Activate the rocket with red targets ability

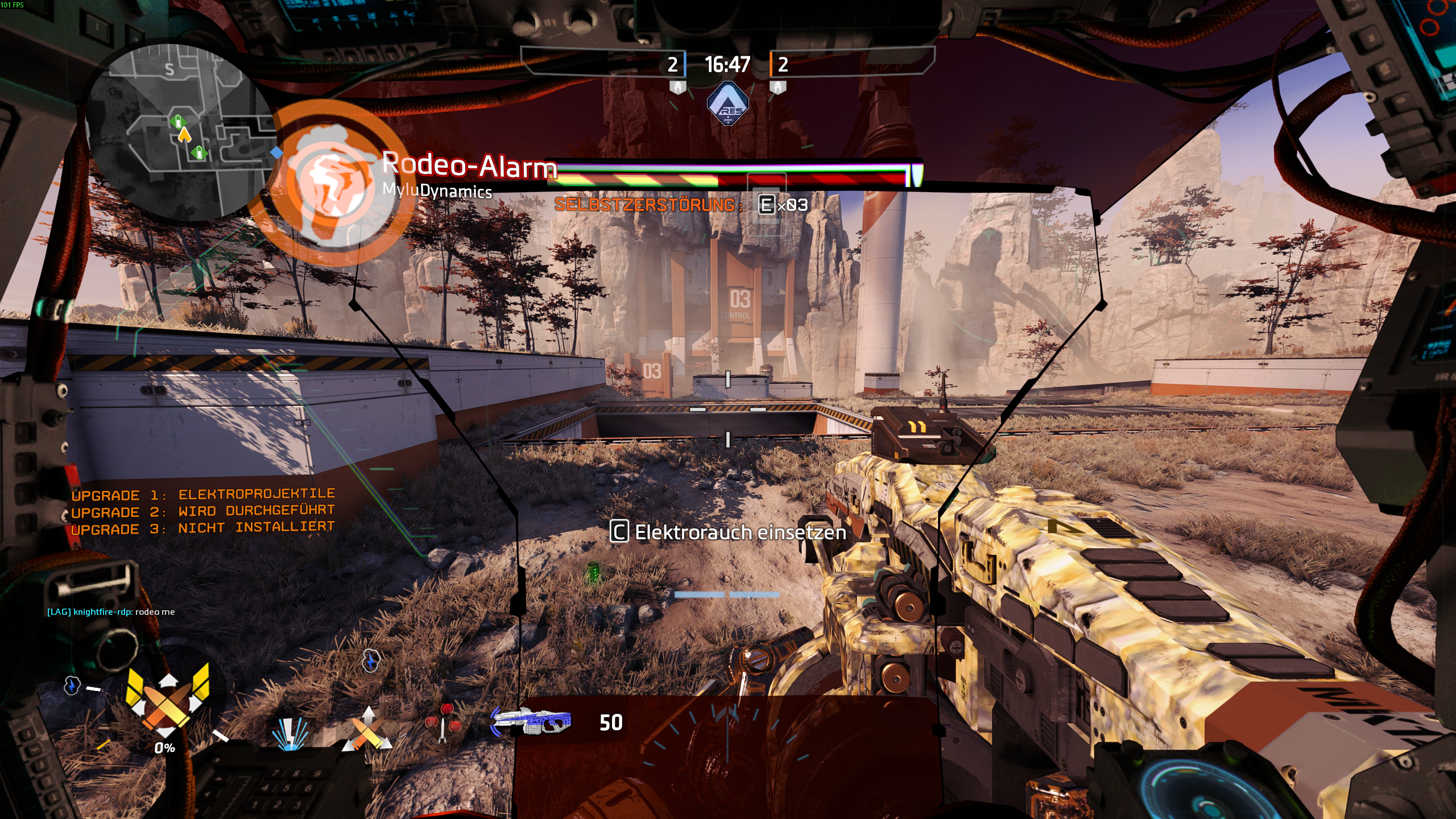pos(444,722)
